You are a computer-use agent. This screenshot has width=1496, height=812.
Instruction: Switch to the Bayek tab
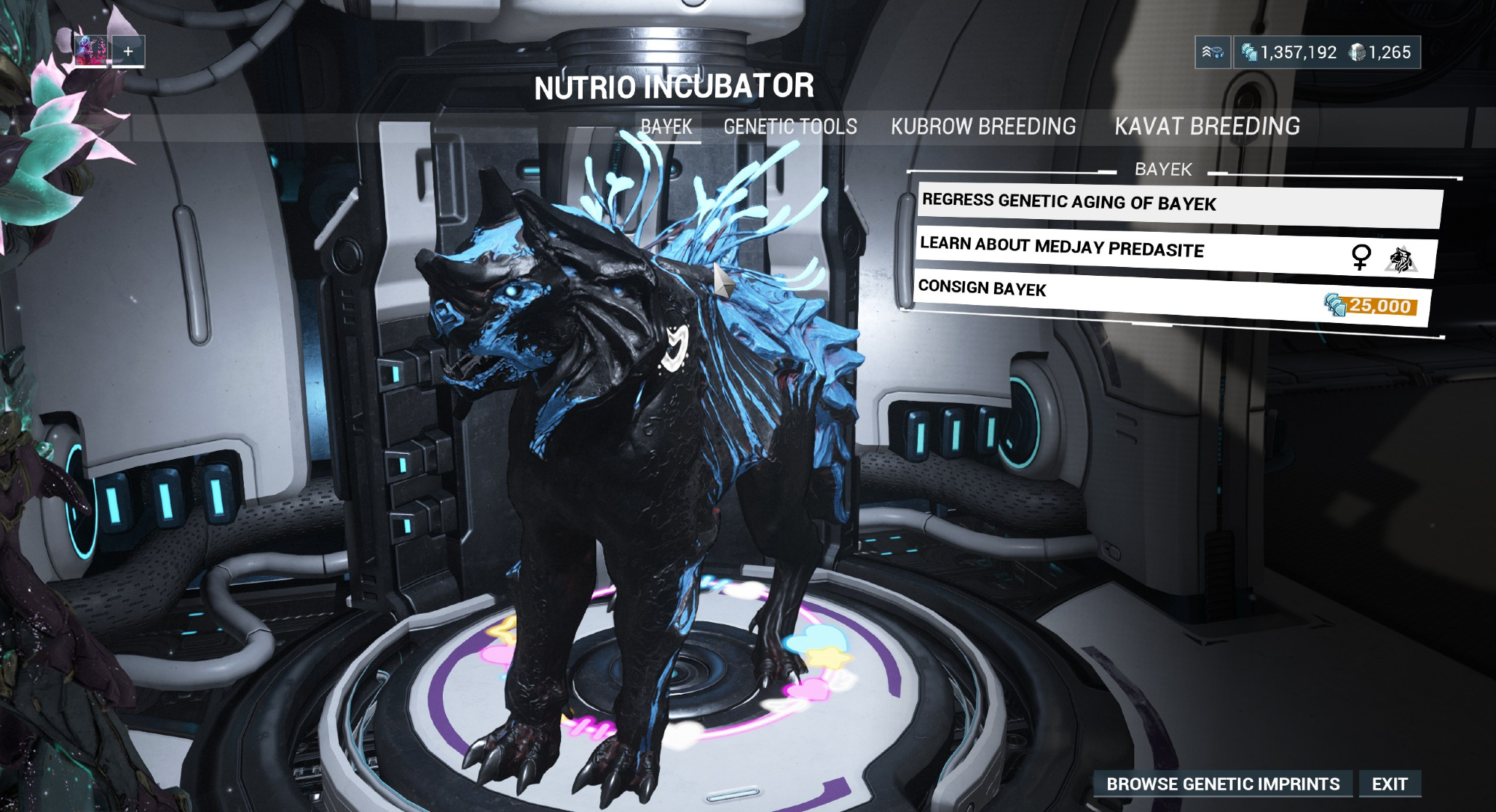pyautogui.click(x=666, y=127)
